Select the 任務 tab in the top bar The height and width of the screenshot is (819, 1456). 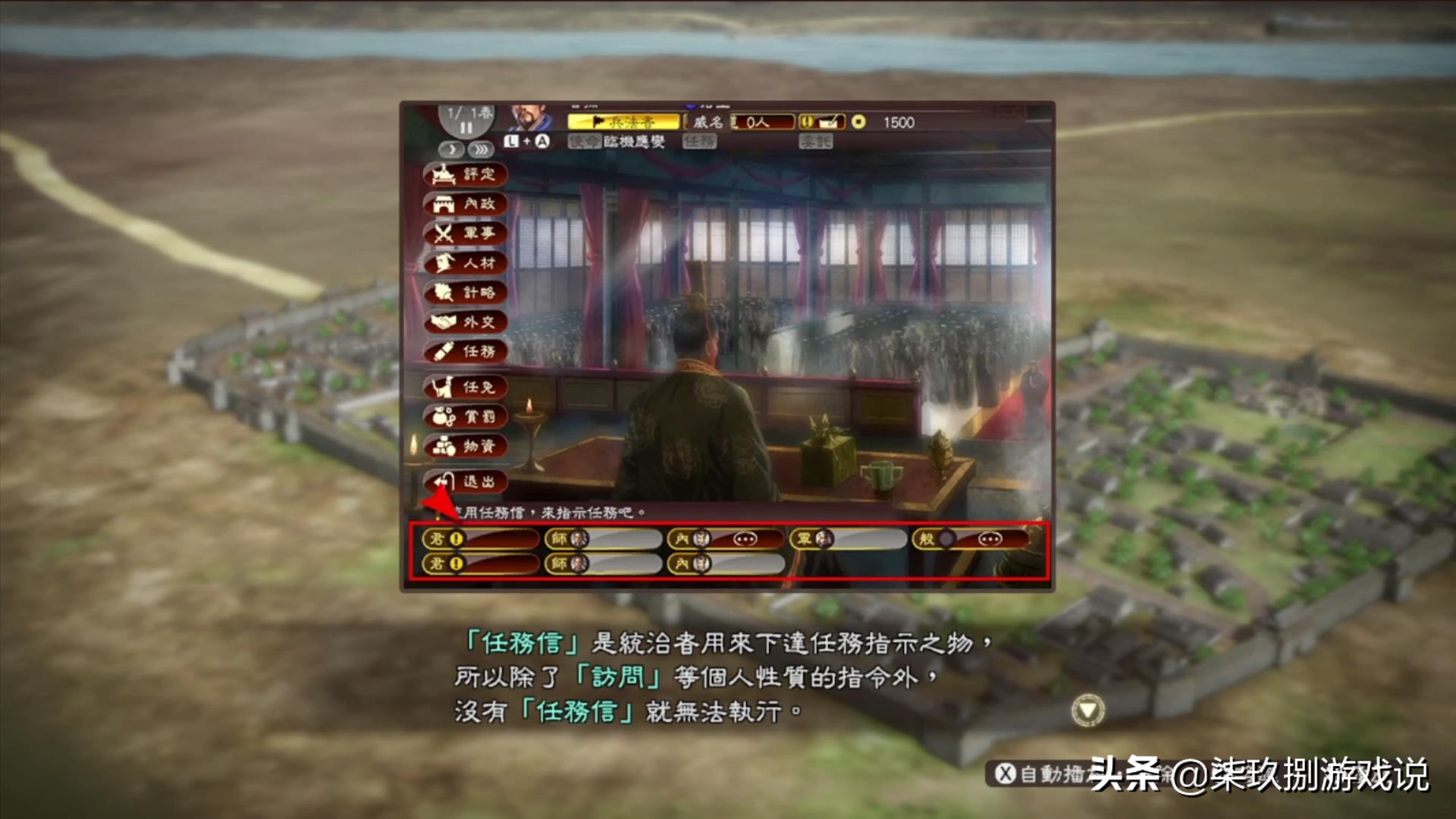[699, 142]
